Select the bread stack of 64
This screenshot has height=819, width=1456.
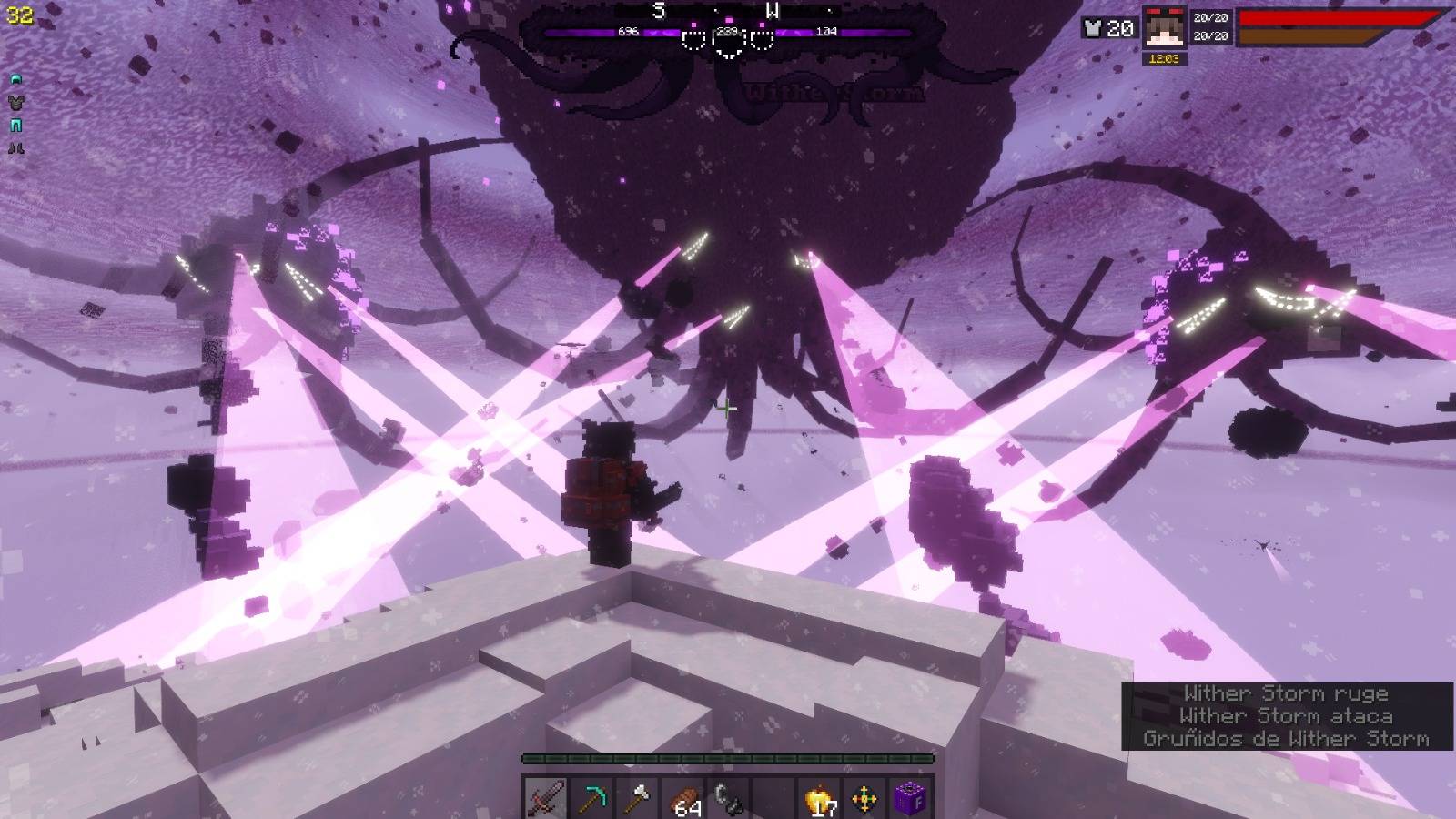coord(684,800)
